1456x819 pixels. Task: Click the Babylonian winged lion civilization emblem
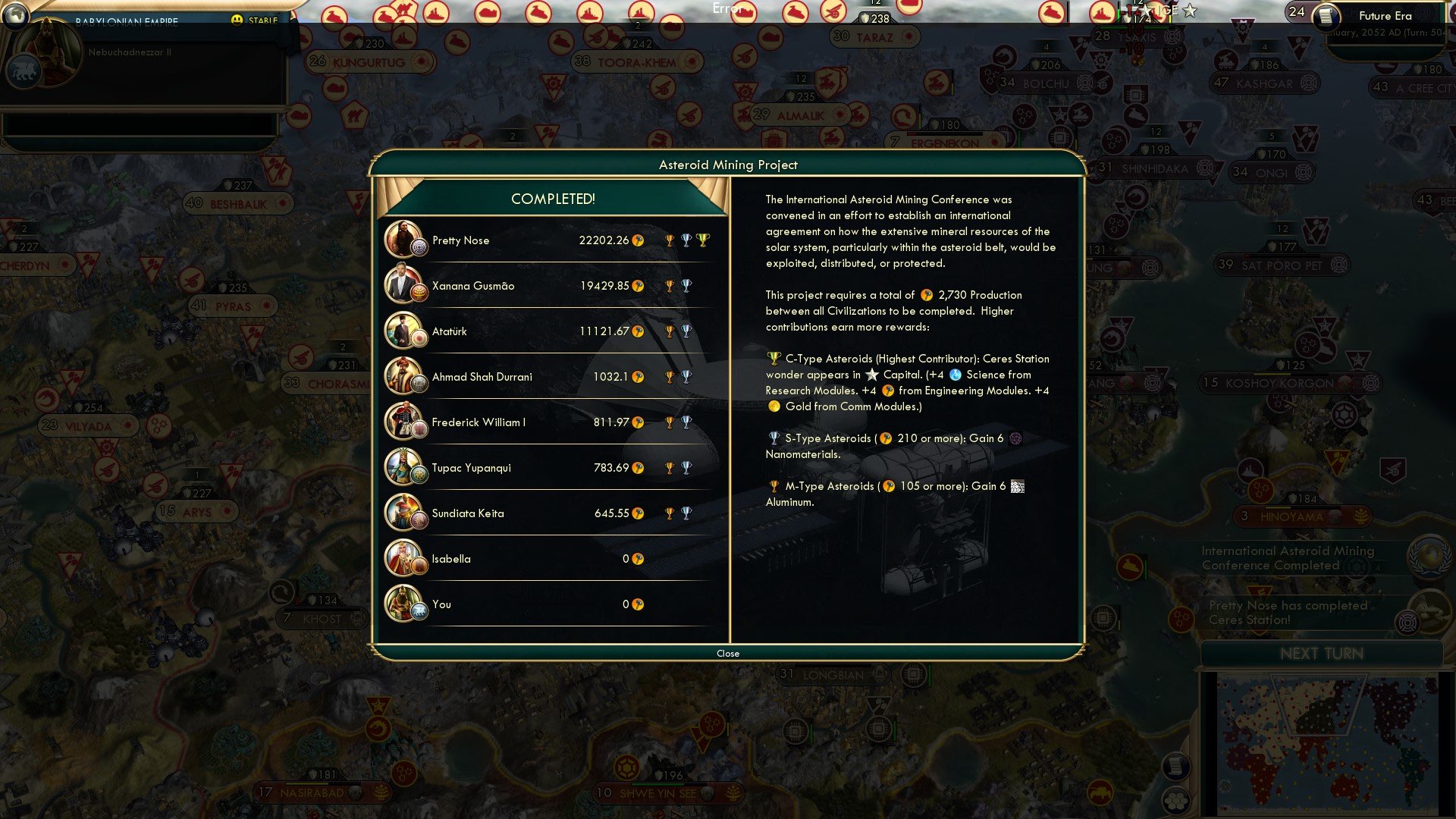click(25, 71)
